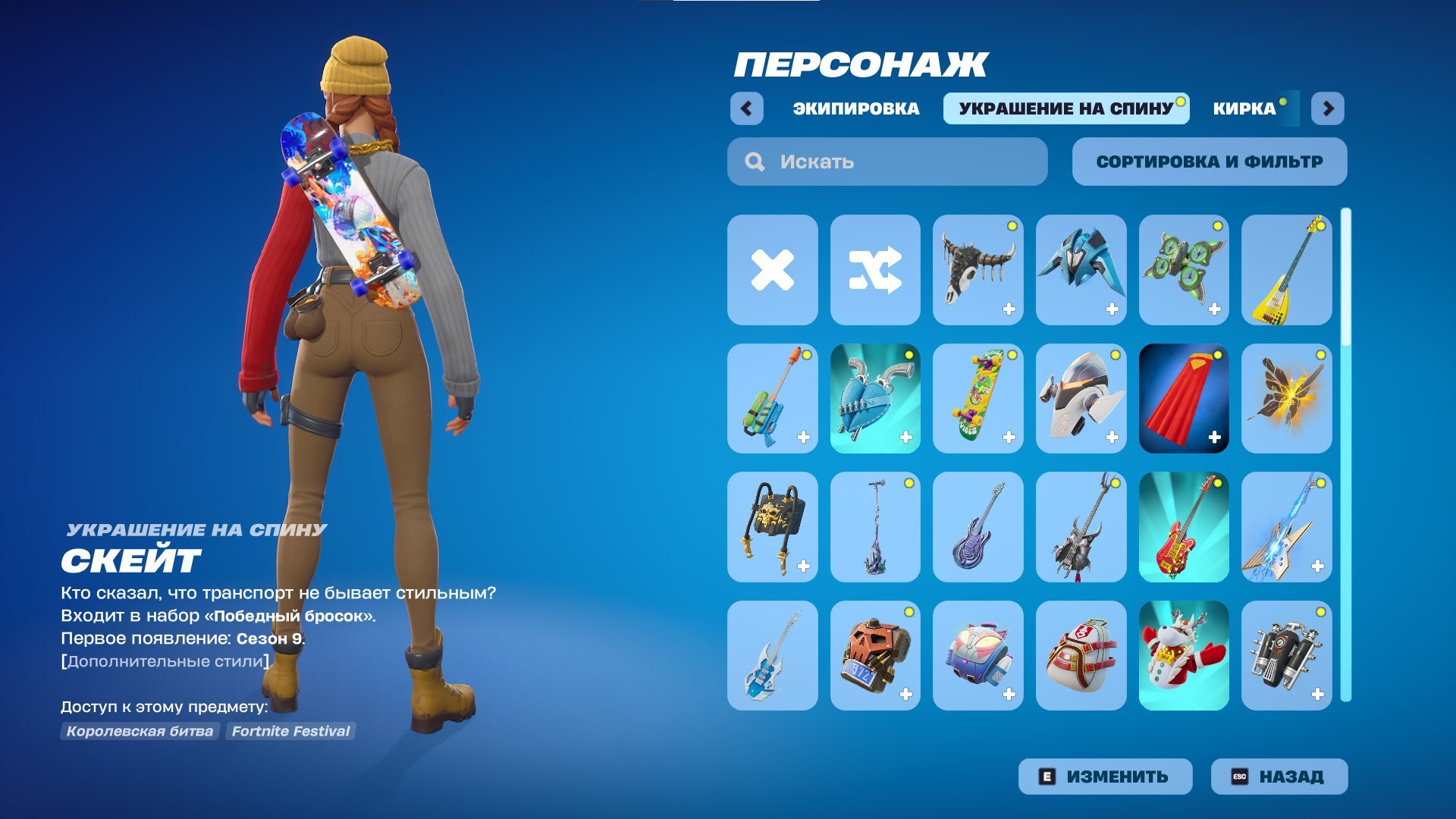
Task: Select the bull skull back bling
Action: point(977,271)
